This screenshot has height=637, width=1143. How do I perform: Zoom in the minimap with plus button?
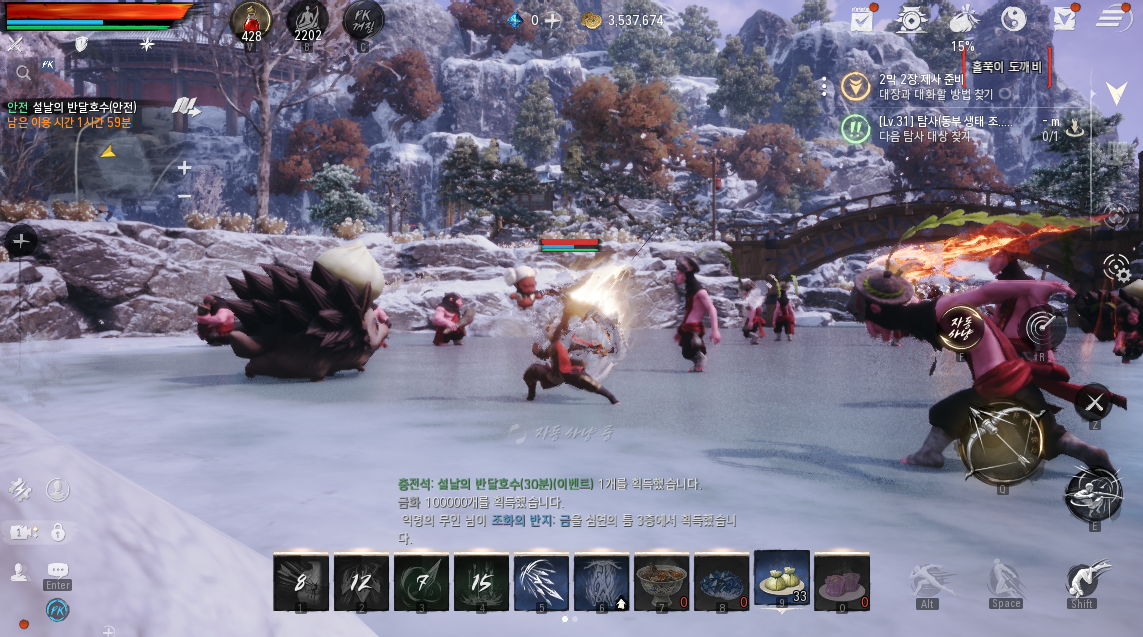tap(184, 168)
